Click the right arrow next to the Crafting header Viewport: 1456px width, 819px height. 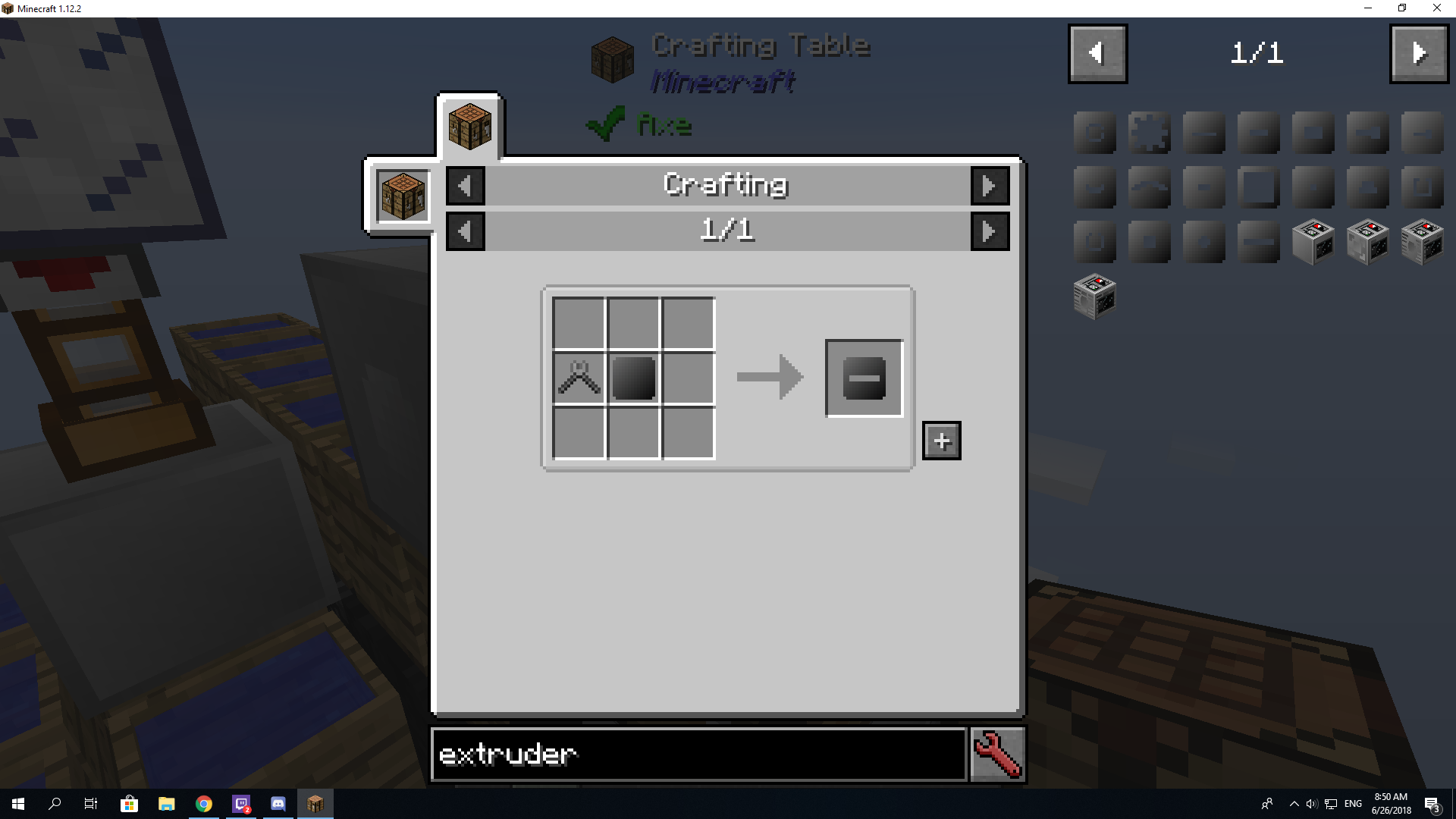tap(990, 185)
